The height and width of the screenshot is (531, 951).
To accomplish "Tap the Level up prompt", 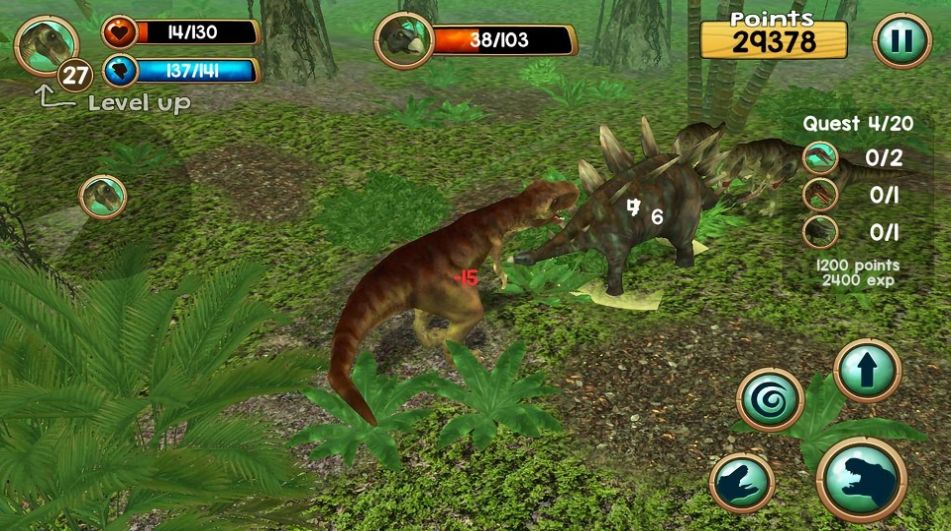I will pos(138,102).
